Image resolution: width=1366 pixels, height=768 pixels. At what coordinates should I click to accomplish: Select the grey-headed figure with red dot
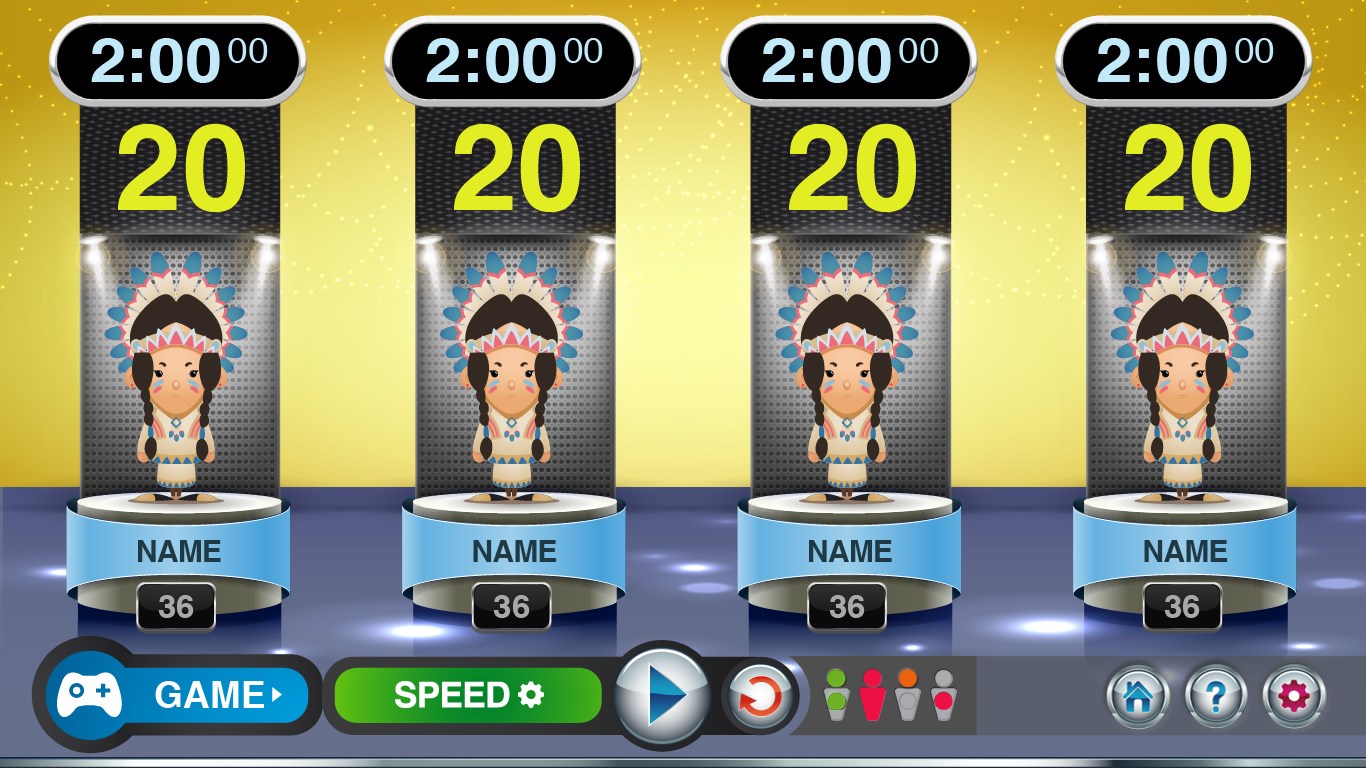pyautogui.click(x=942, y=694)
